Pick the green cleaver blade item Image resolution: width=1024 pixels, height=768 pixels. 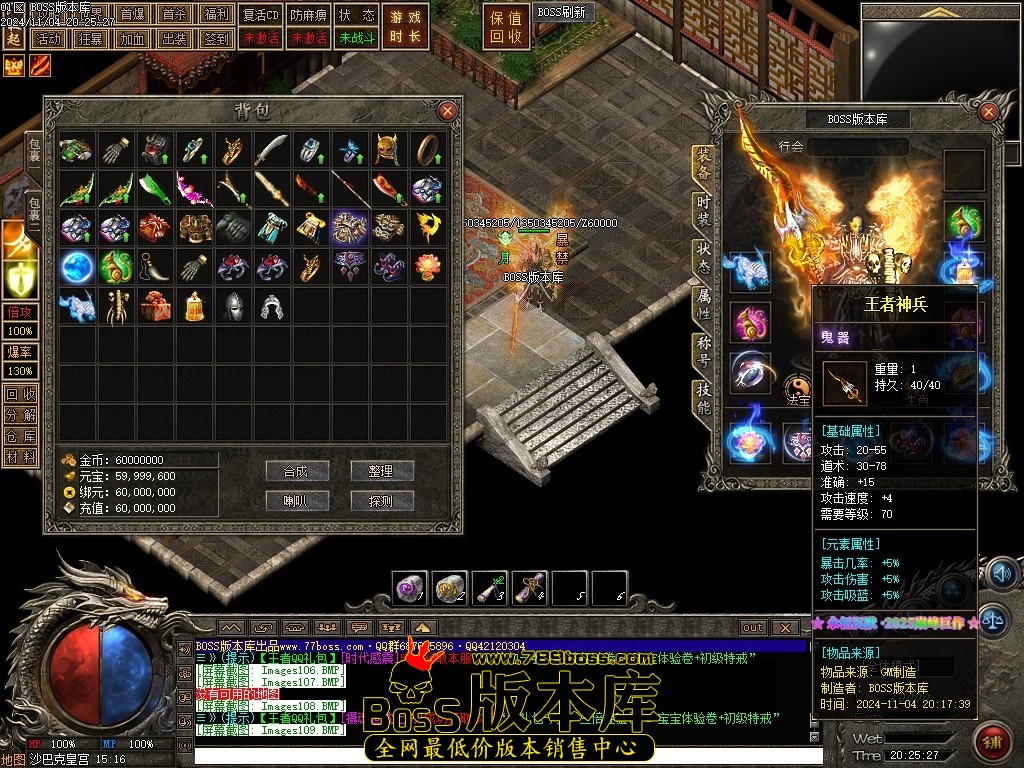(154, 188)
